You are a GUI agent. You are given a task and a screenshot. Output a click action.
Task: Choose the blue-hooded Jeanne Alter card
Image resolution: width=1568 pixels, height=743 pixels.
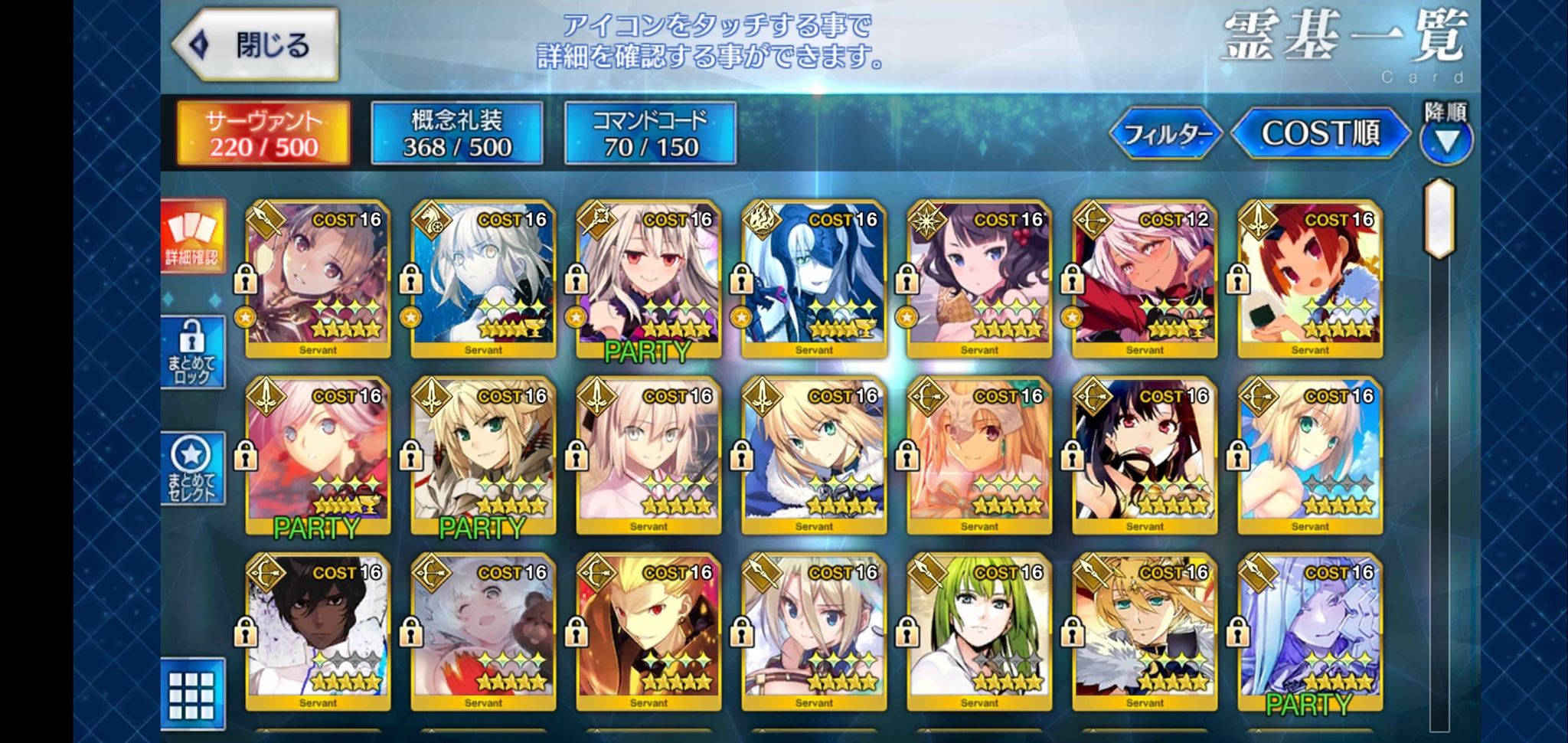click(814, 280)
